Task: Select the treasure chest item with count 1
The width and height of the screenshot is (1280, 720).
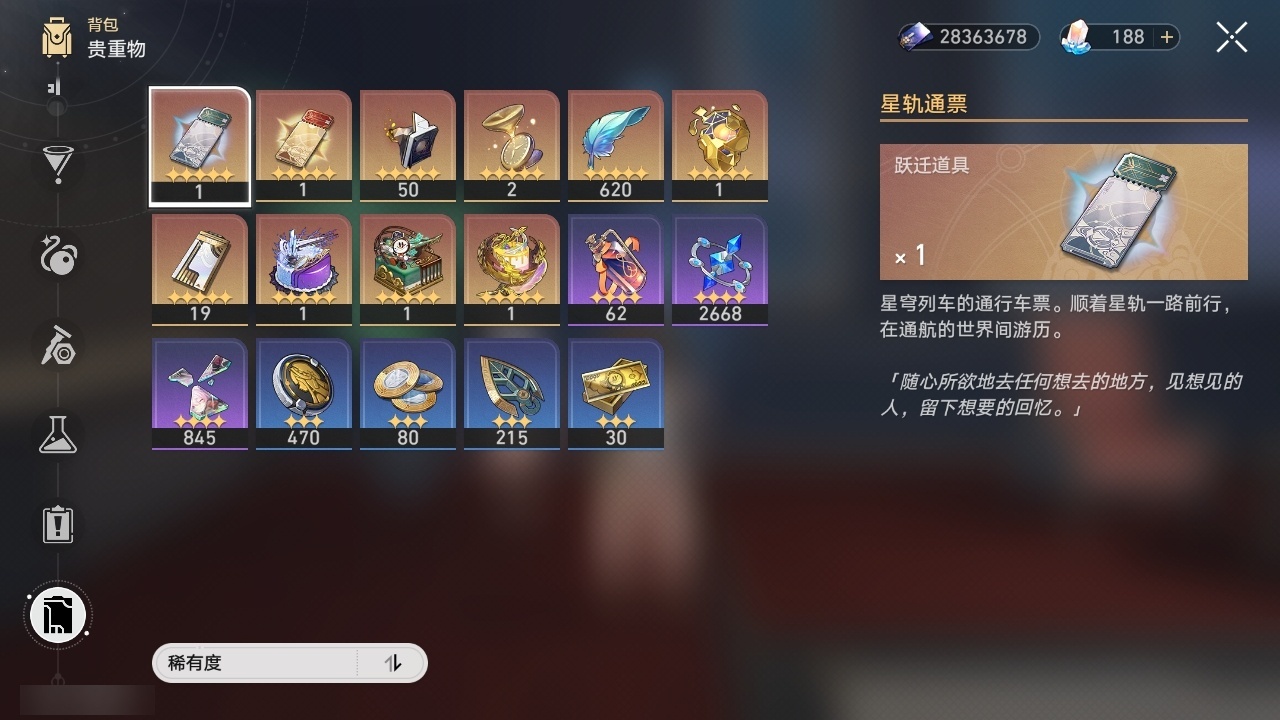Action: click(x=407, y=262)
